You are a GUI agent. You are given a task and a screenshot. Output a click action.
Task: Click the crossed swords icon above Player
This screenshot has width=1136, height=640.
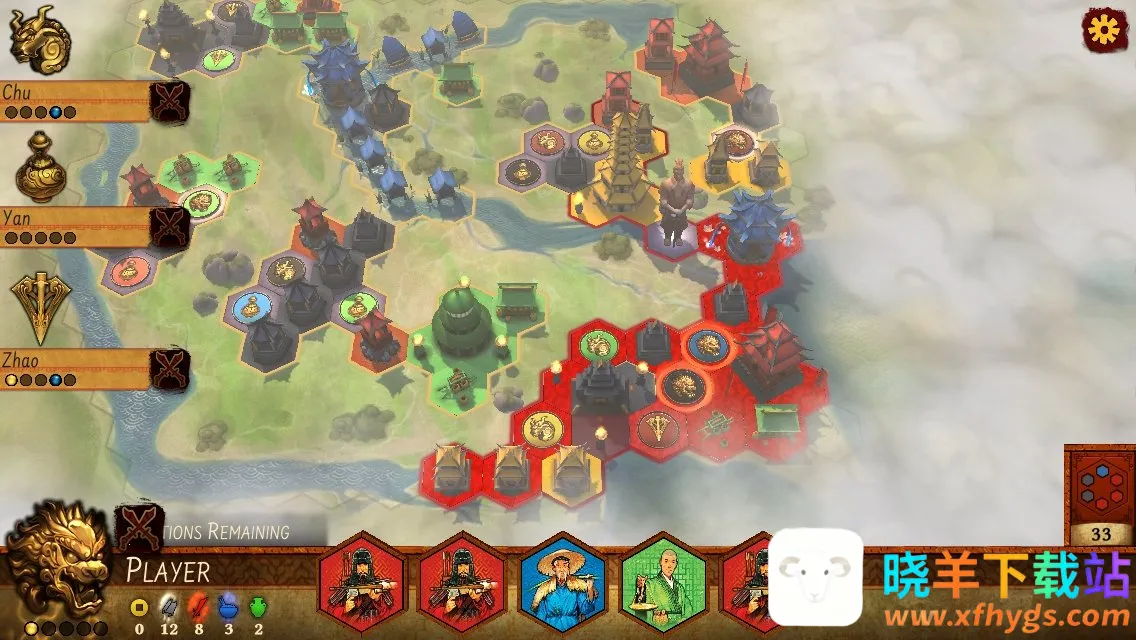(x=140, y=525)
